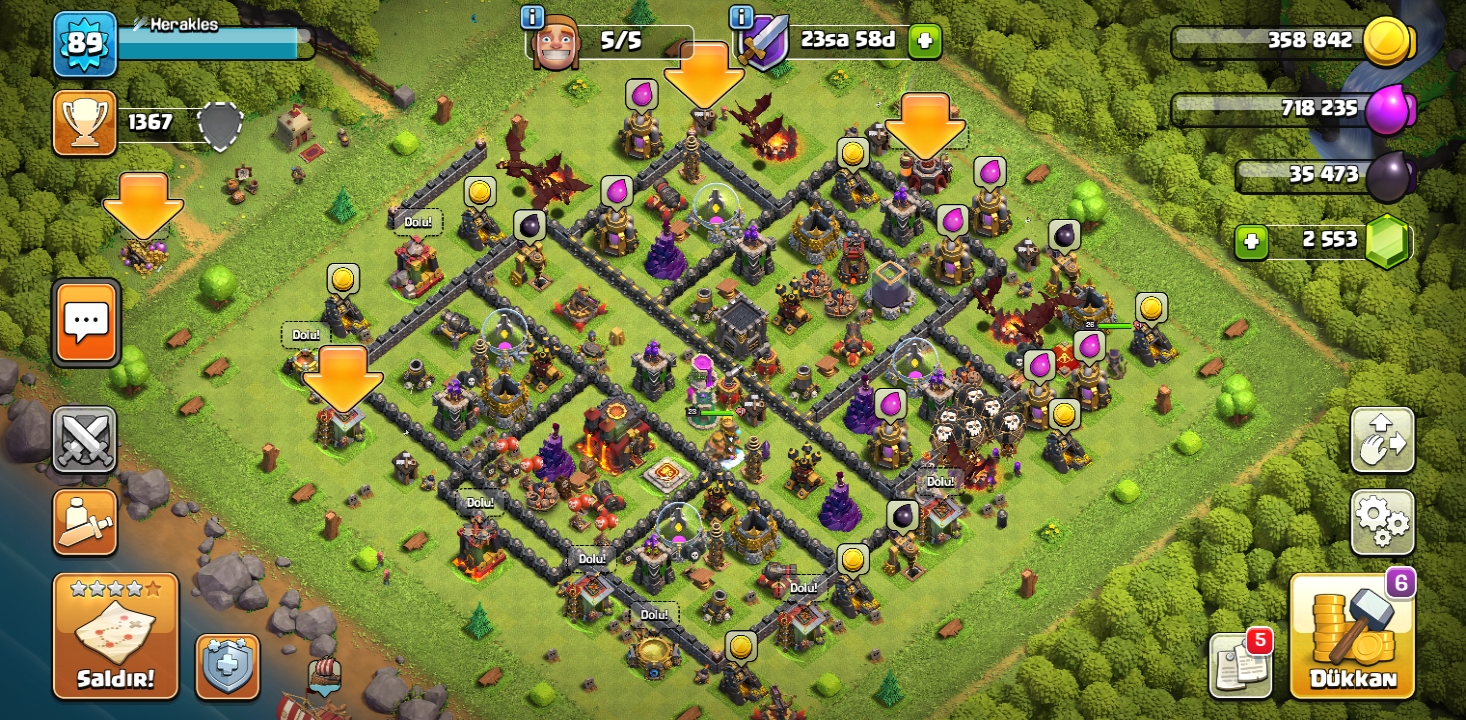Open player profile from level 89 badge
The height and width of the screenshot is (720, 1466).
click(85, 44)
